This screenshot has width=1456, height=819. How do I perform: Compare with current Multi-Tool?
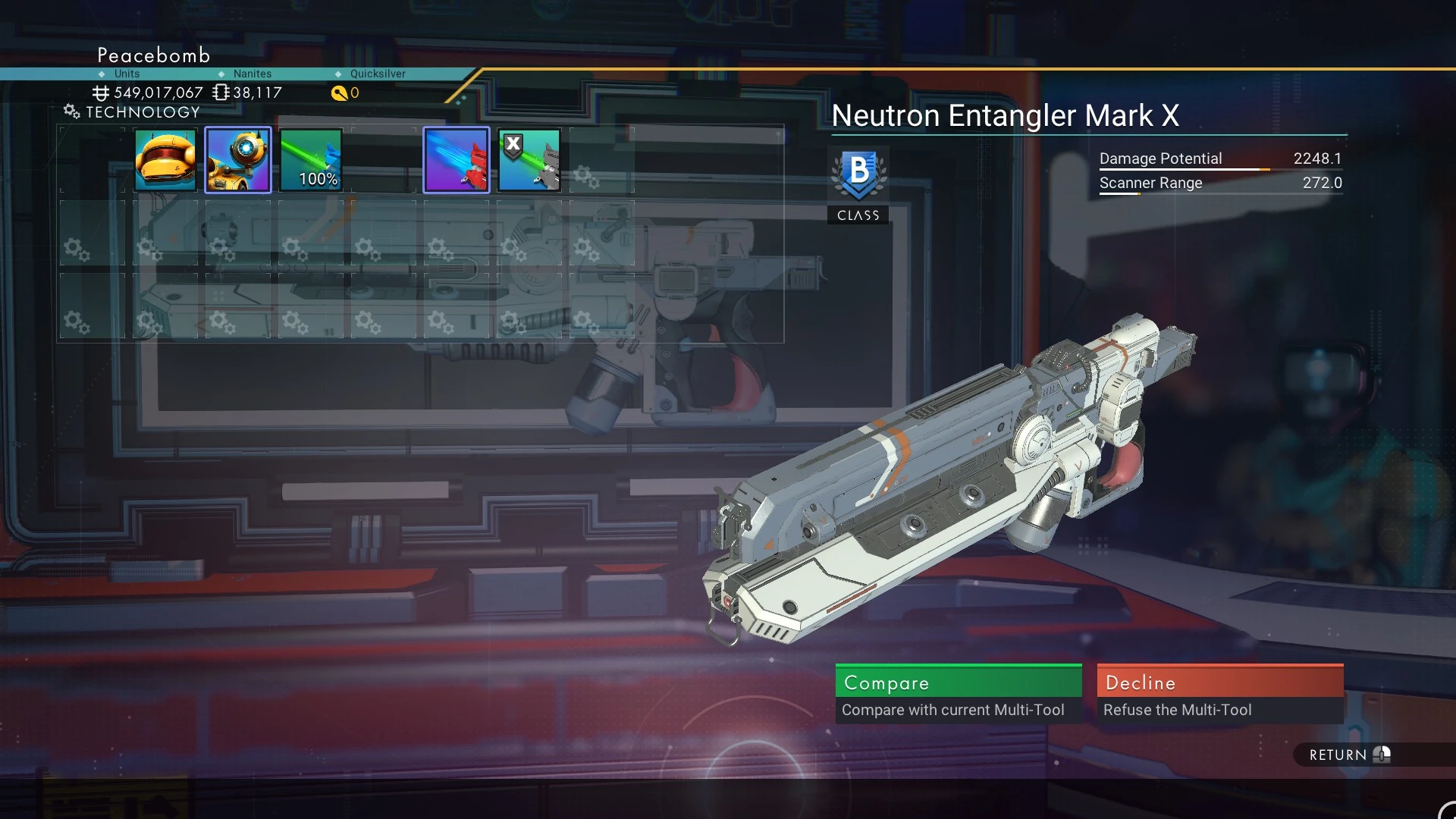point(958,693)
